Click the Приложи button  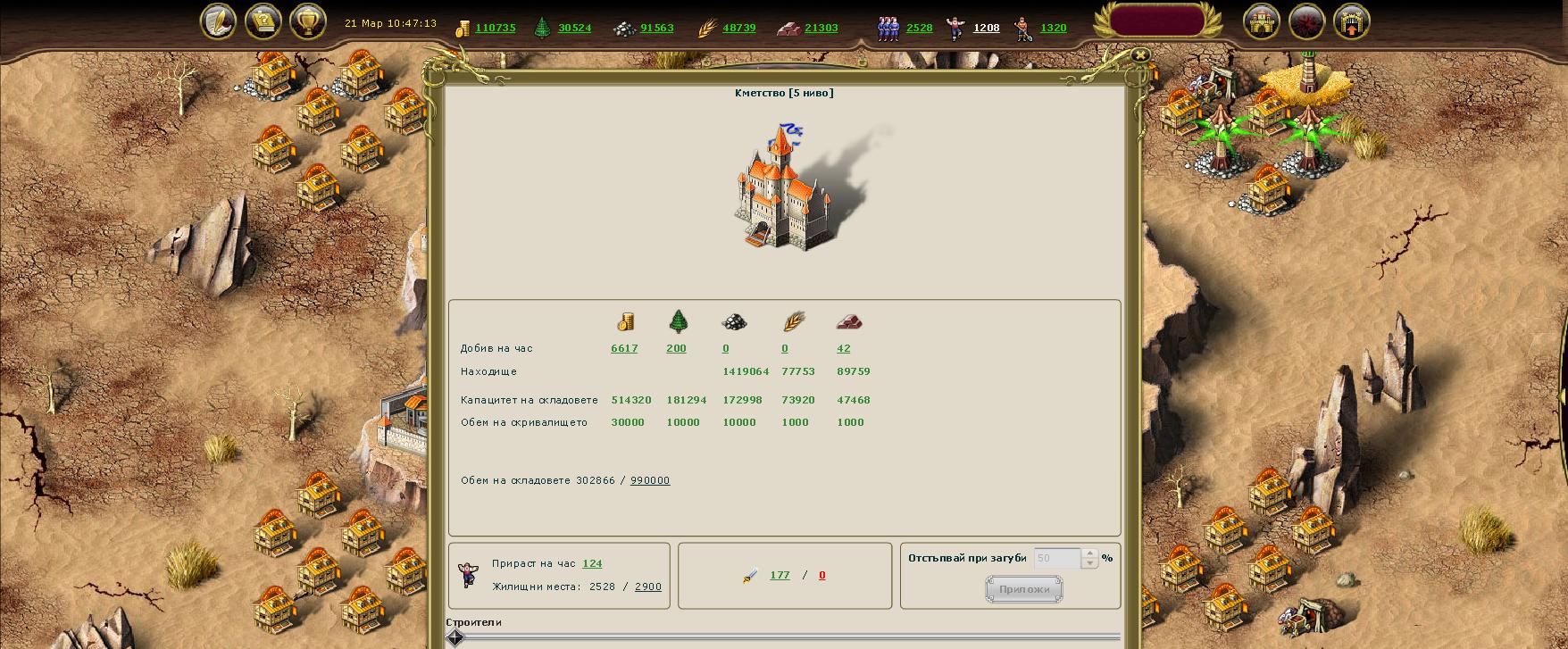click(x=1023, y=589)
